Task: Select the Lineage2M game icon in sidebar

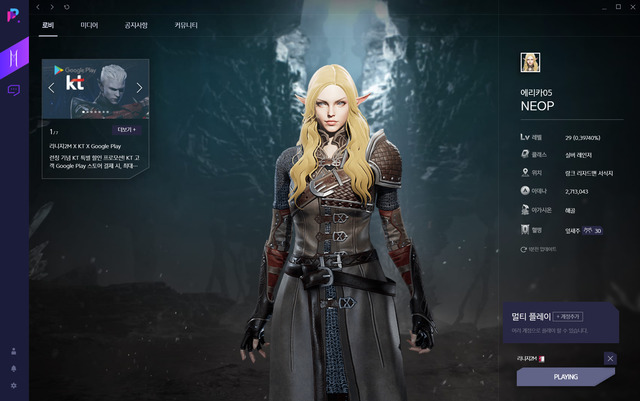Action: 14,58
